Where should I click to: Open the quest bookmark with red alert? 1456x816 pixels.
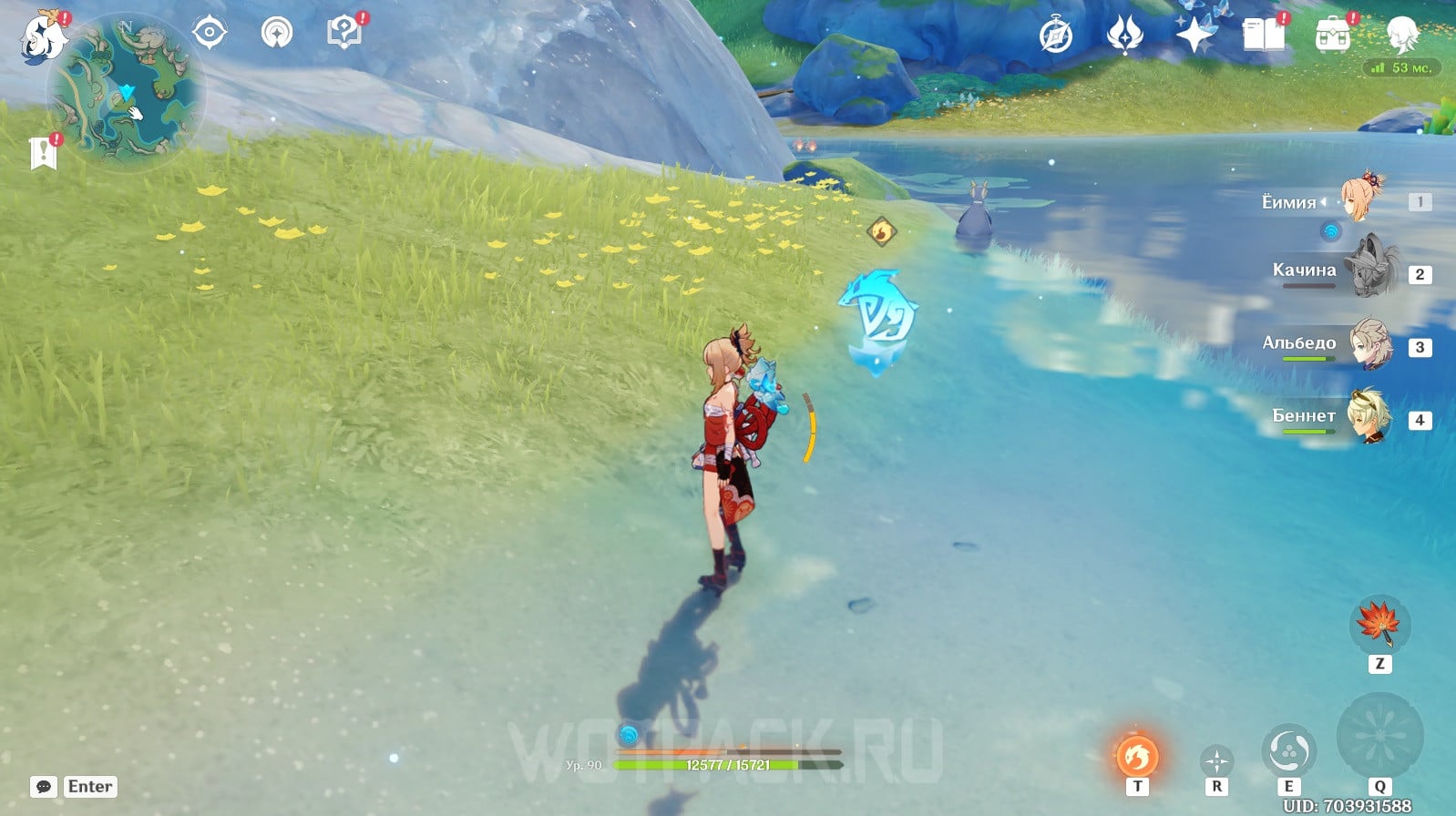43,153
